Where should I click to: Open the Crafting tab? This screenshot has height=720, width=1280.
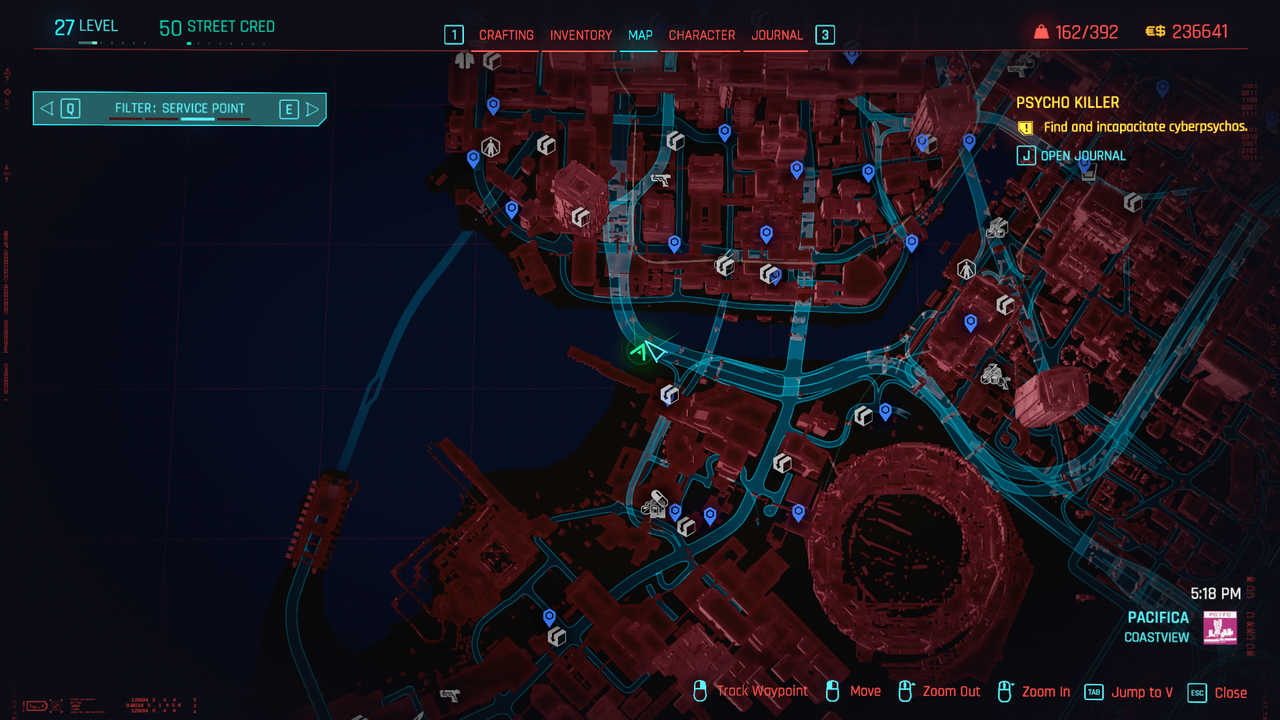coord(506,35)
